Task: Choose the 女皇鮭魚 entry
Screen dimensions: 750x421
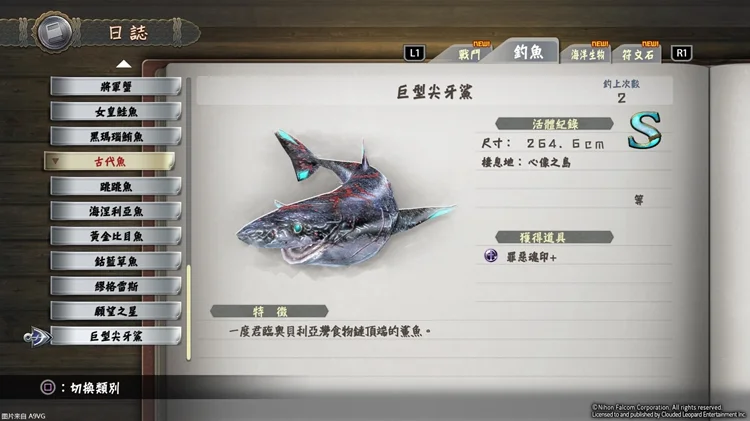Action: point(115,111)
